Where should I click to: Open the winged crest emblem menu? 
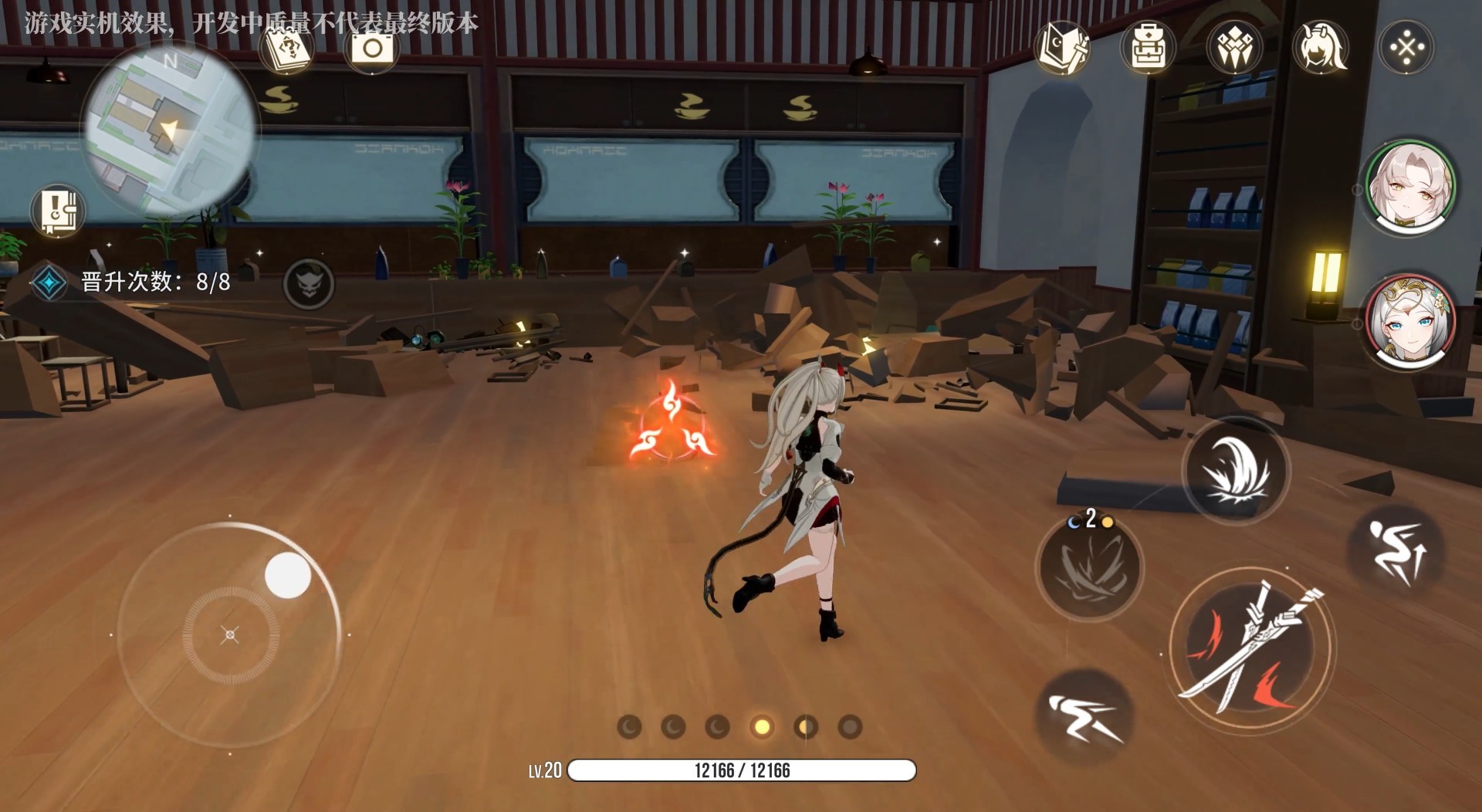[1234, 48]
